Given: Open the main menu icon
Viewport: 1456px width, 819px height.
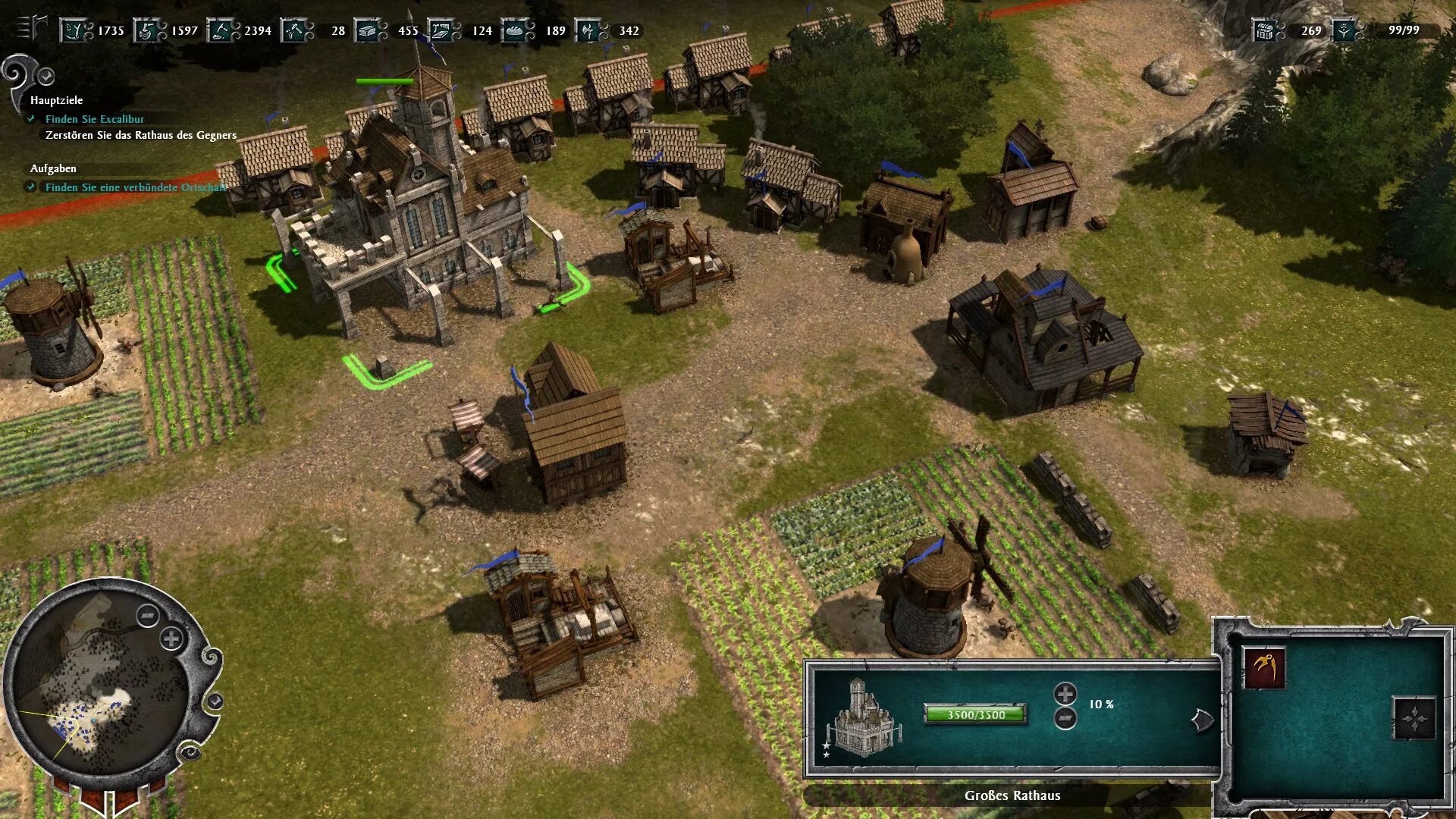Looking at the screenshot, I should pos(30,27).
